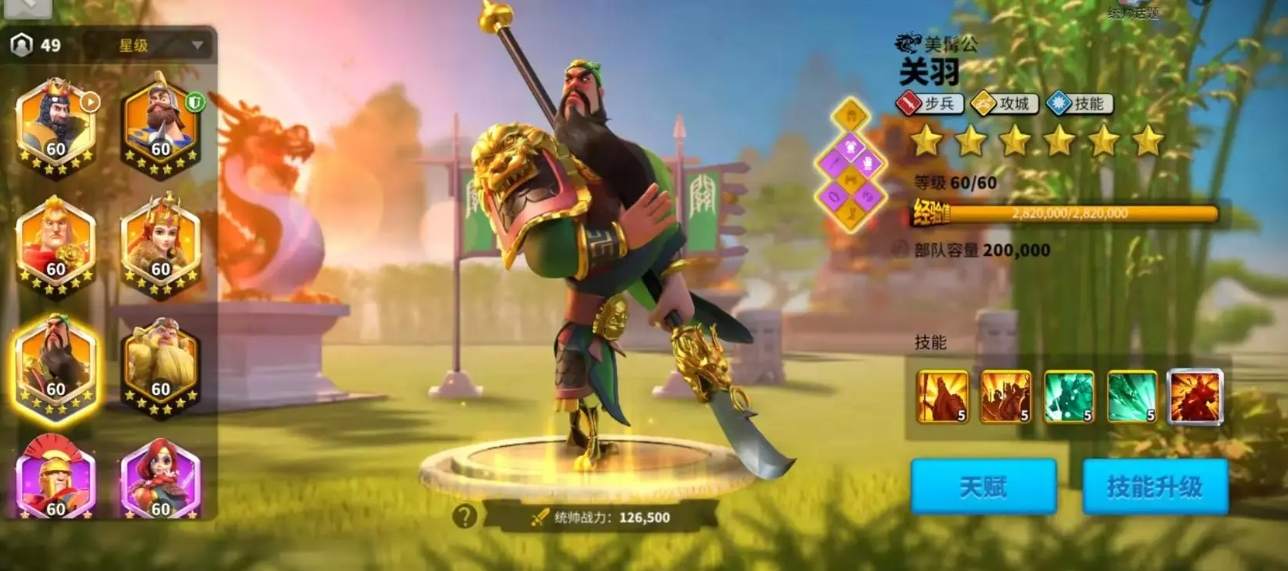View the second orange troops skill icon
The width and height of the screenshot is (1288, 571).
point(1005,396)
